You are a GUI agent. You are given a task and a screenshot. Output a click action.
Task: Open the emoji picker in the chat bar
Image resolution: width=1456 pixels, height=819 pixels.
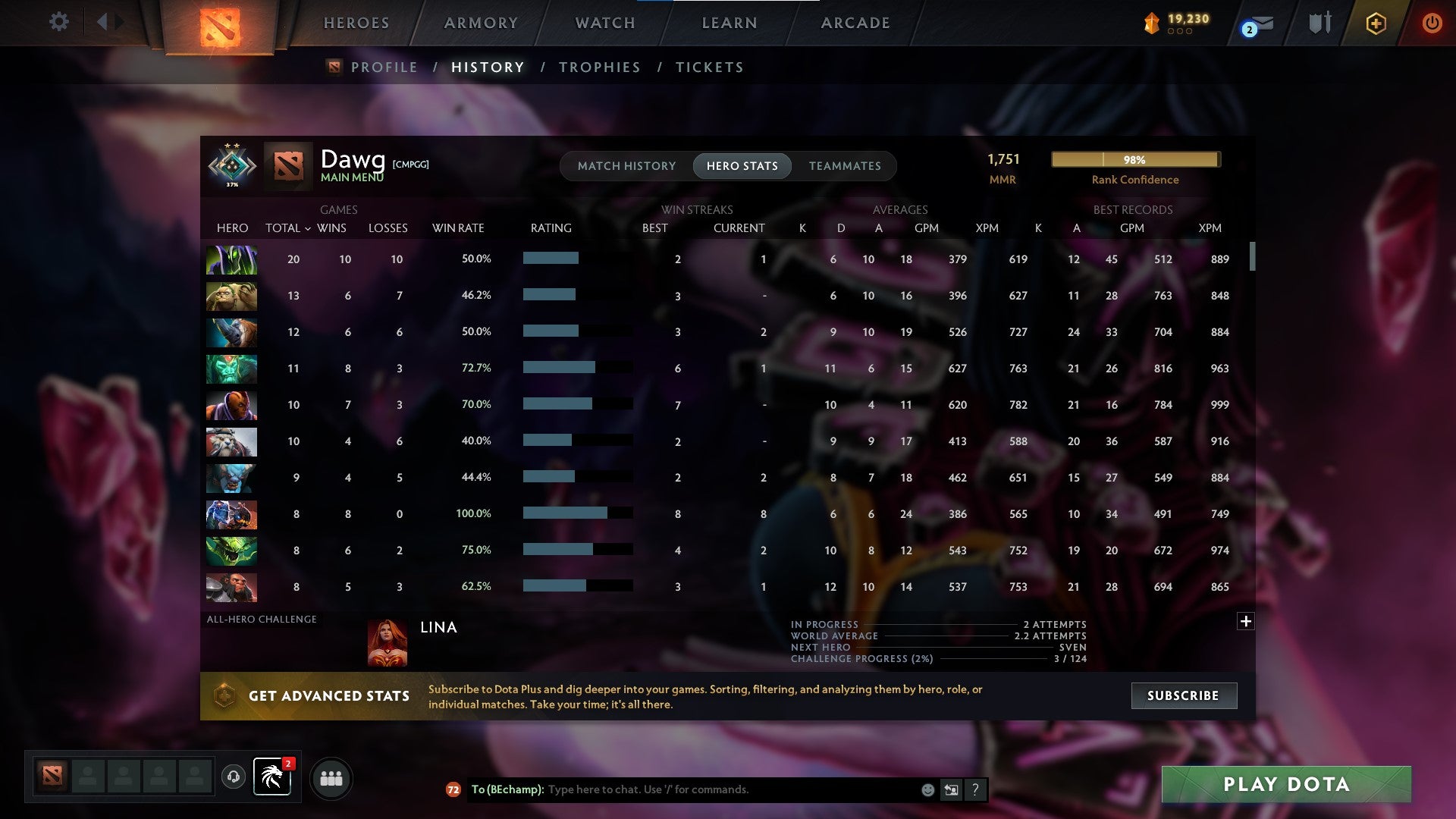click(927, 789)
